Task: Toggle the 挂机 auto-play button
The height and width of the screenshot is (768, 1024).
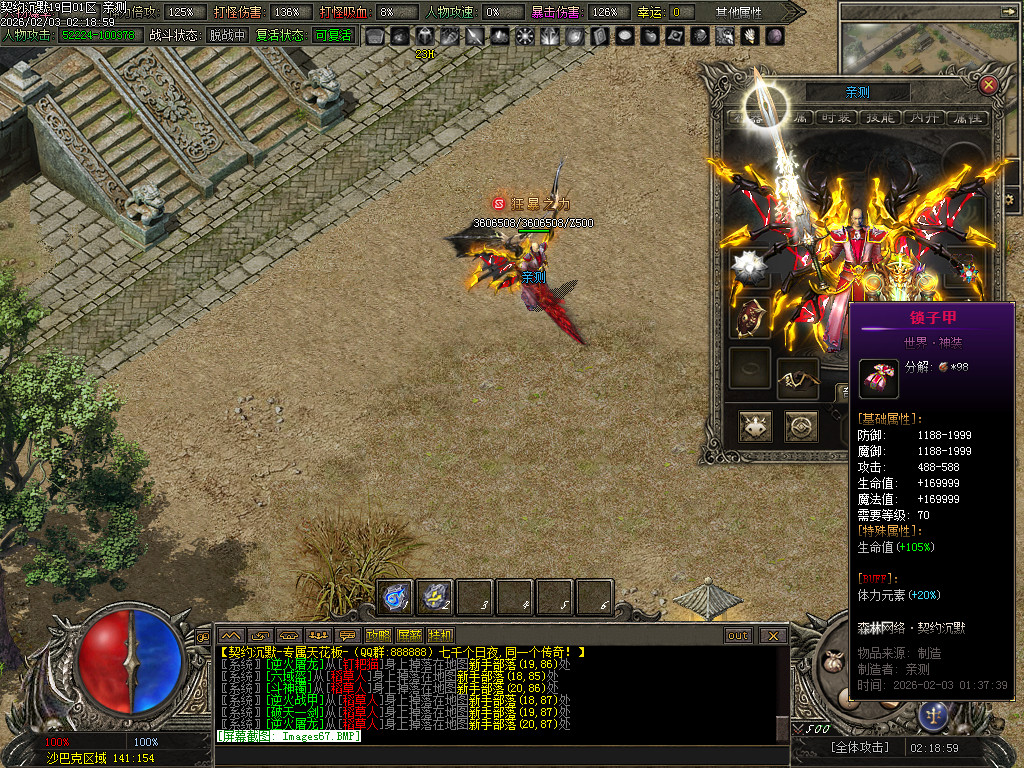Action: click(x=440, y=635)
